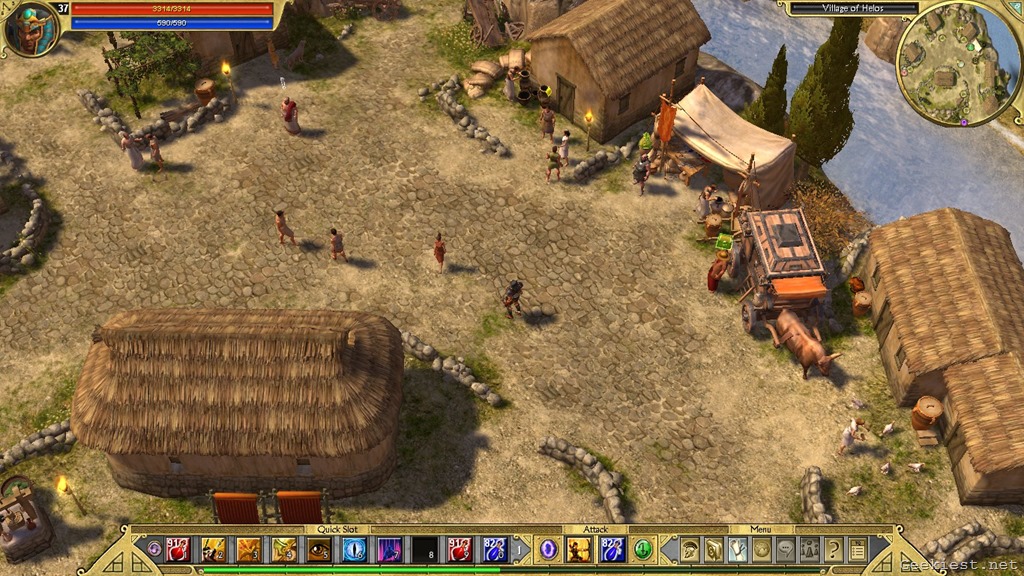The image size is (1024, 576).
Task: Open the character window with helmet icon
Action: click(690, 549)
